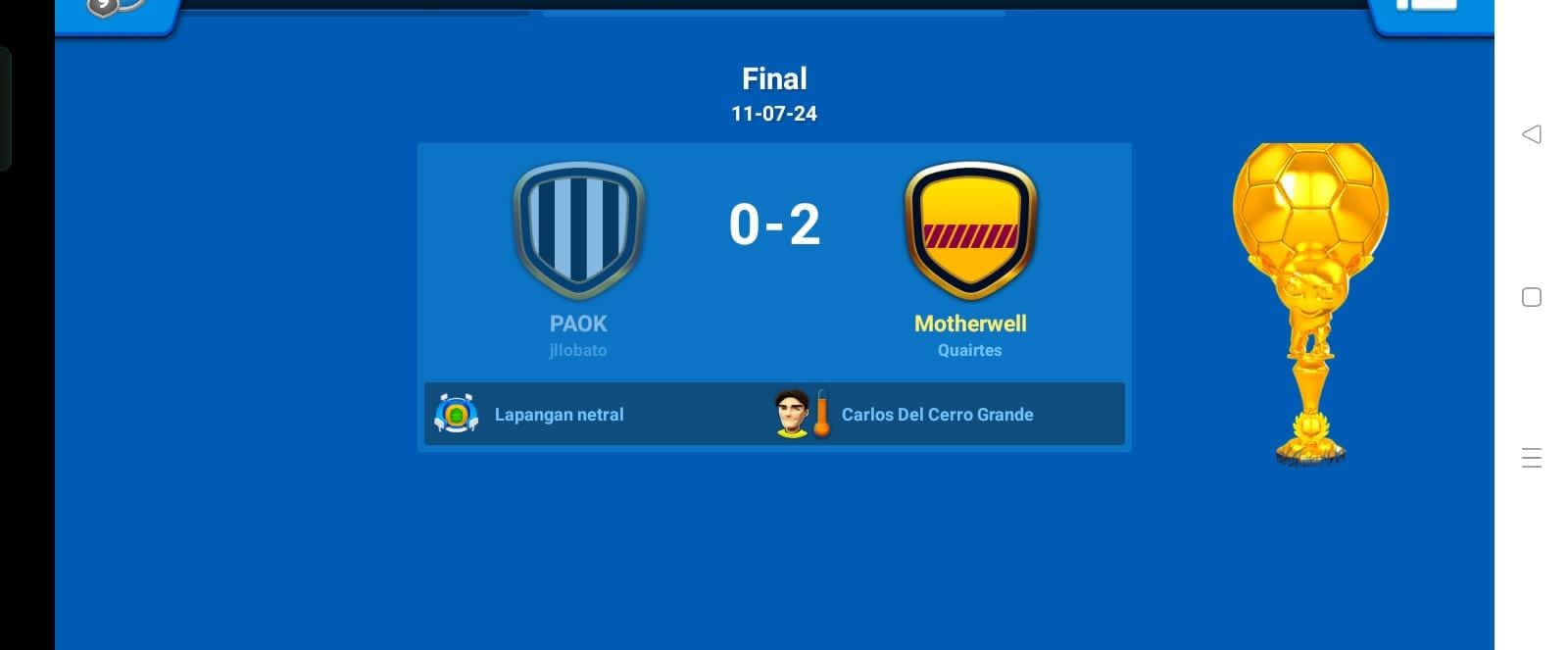Tap the Android home square button

click(1531, 297)
